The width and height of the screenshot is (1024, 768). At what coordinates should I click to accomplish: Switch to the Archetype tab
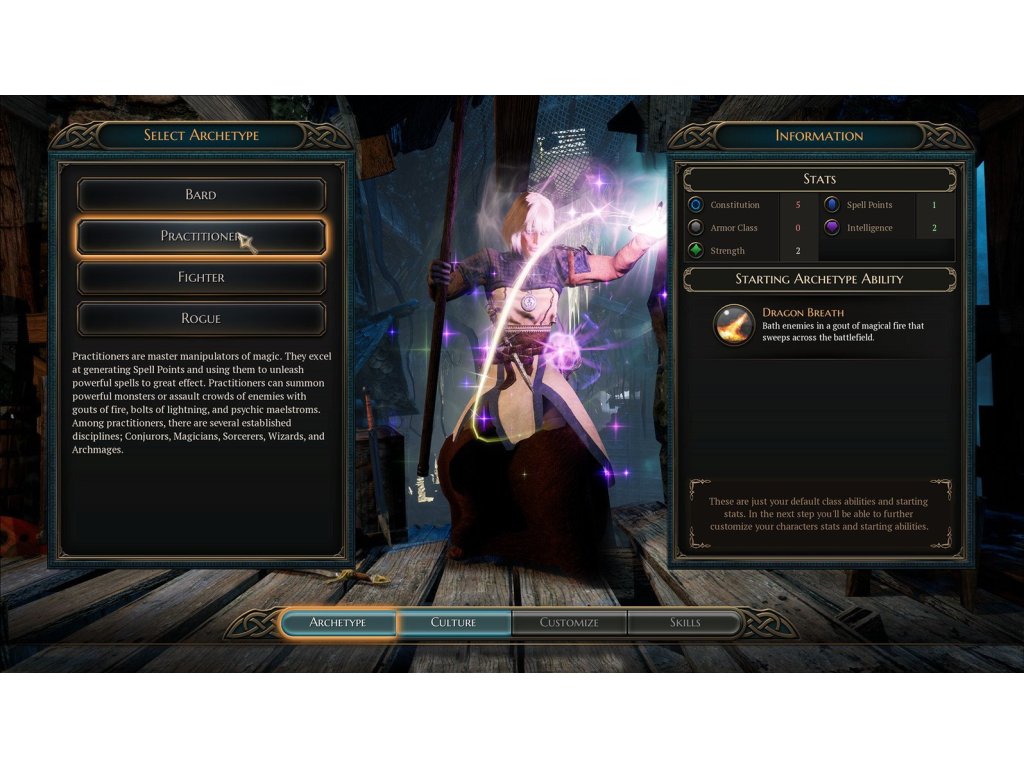[x=338, y=623]
